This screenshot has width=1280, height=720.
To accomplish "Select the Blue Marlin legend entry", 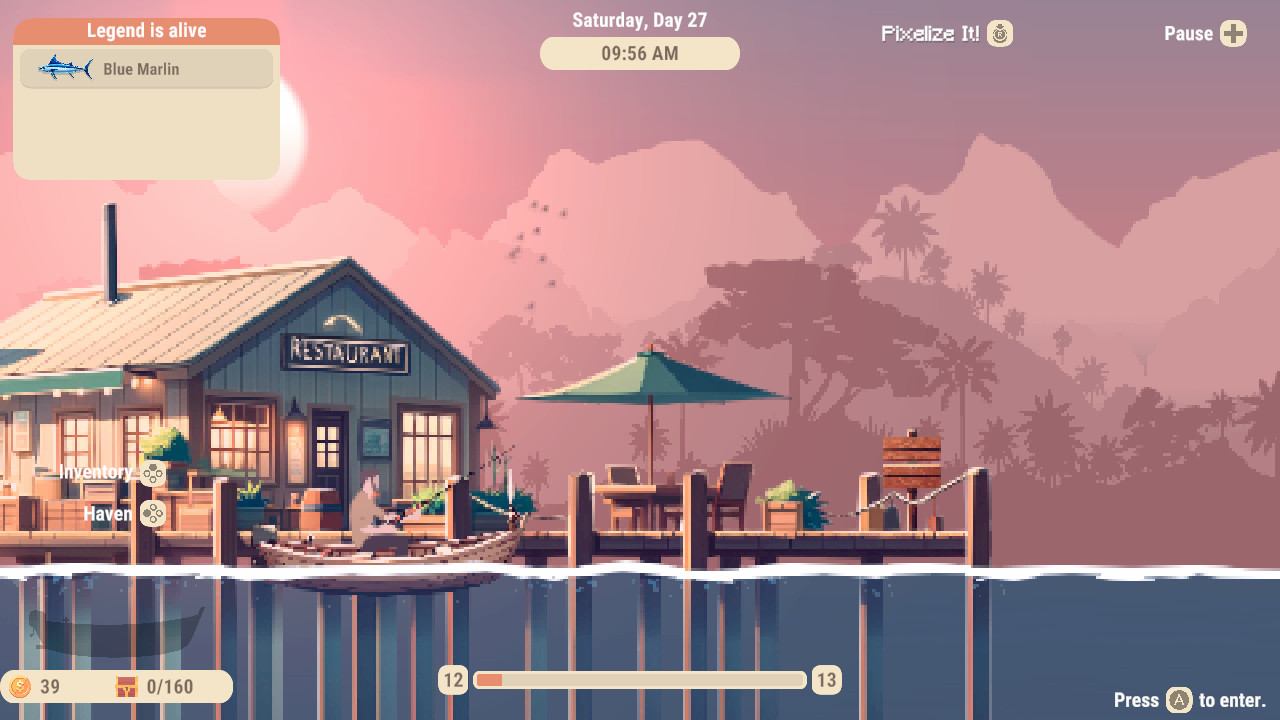I will point(146,68).
